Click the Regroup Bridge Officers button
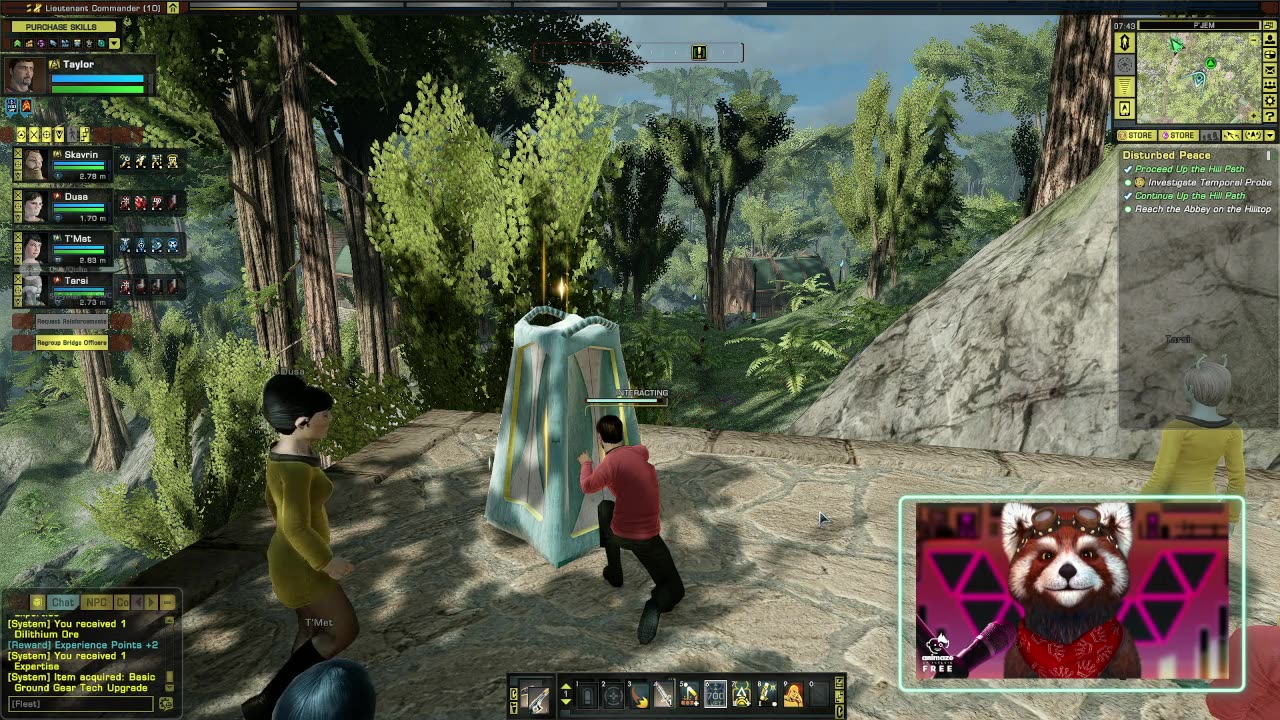Screen dimensions: 1280x720 (71, 342)
